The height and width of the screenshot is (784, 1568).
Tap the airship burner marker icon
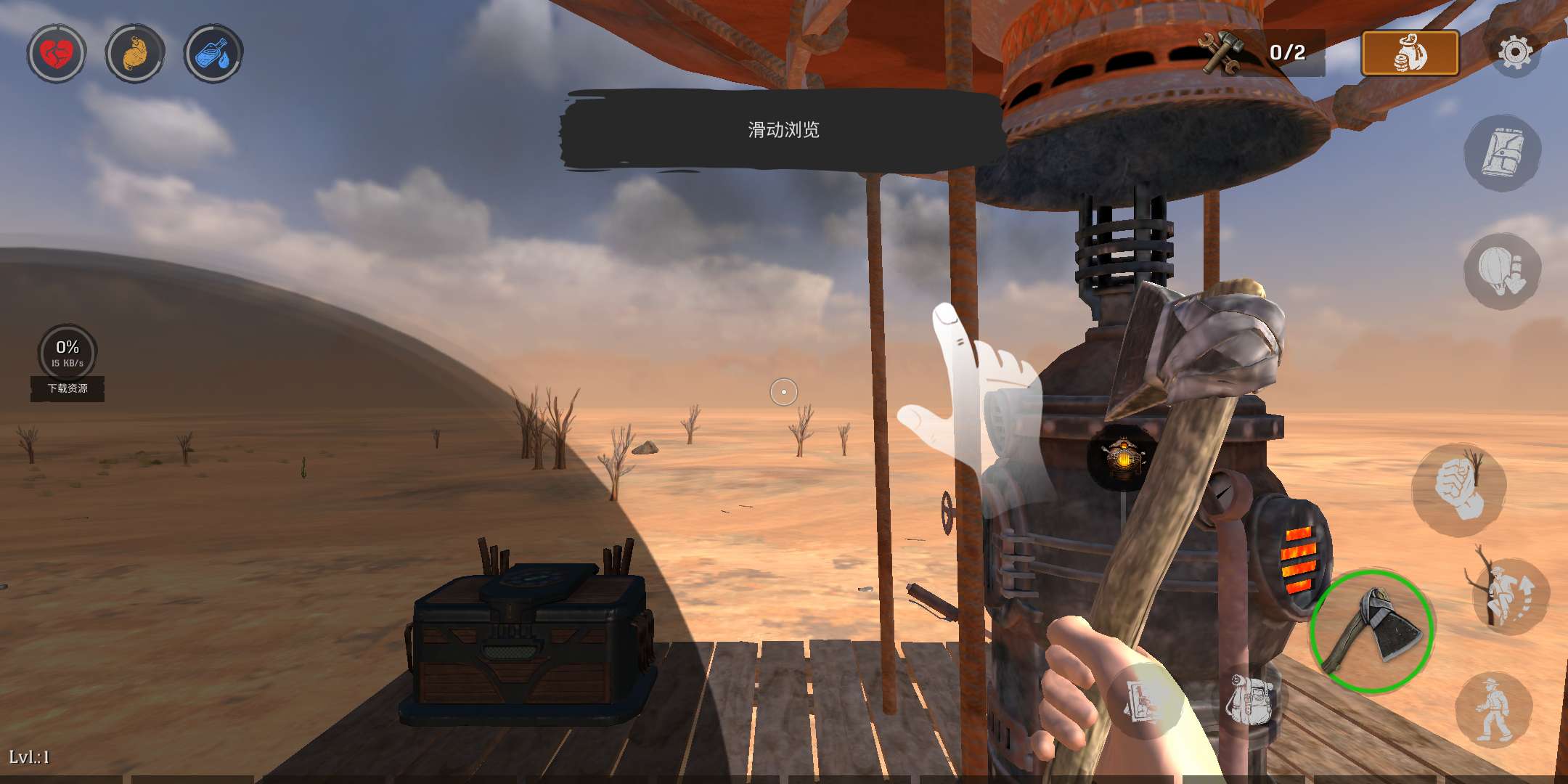pos(1122,457)
